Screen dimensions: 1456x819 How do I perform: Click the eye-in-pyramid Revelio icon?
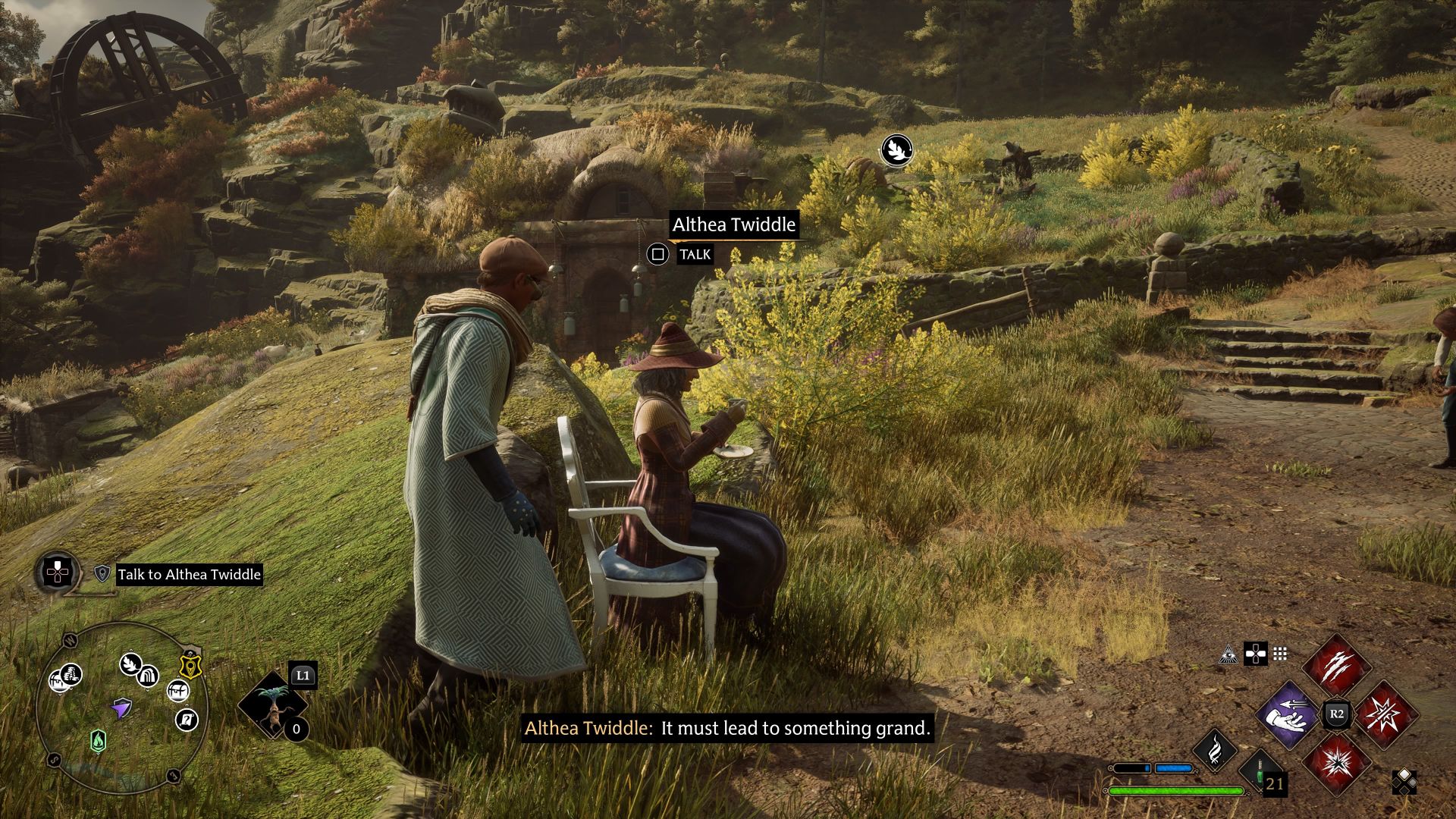[1228, 654]
